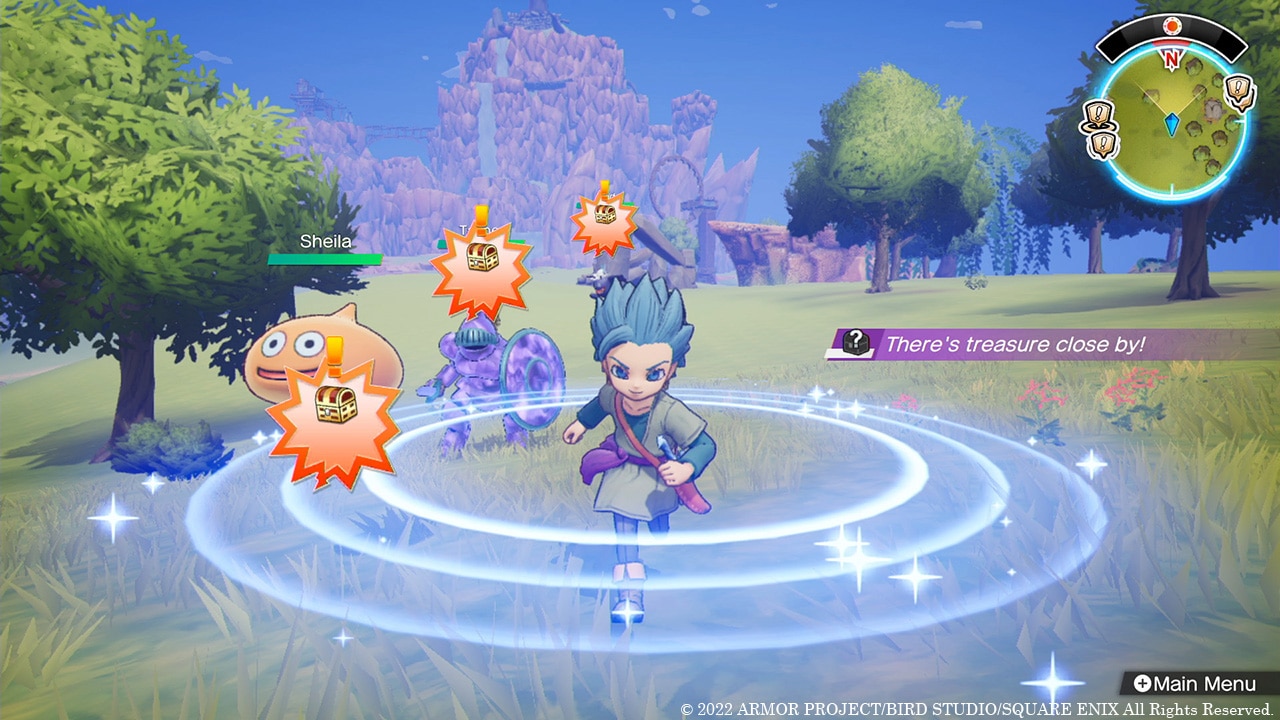Screen dimensions: 1280x720
Task: Click the mystery treasure cube icon in the notification
Action: pyautogui.click(x=857, y=344)
